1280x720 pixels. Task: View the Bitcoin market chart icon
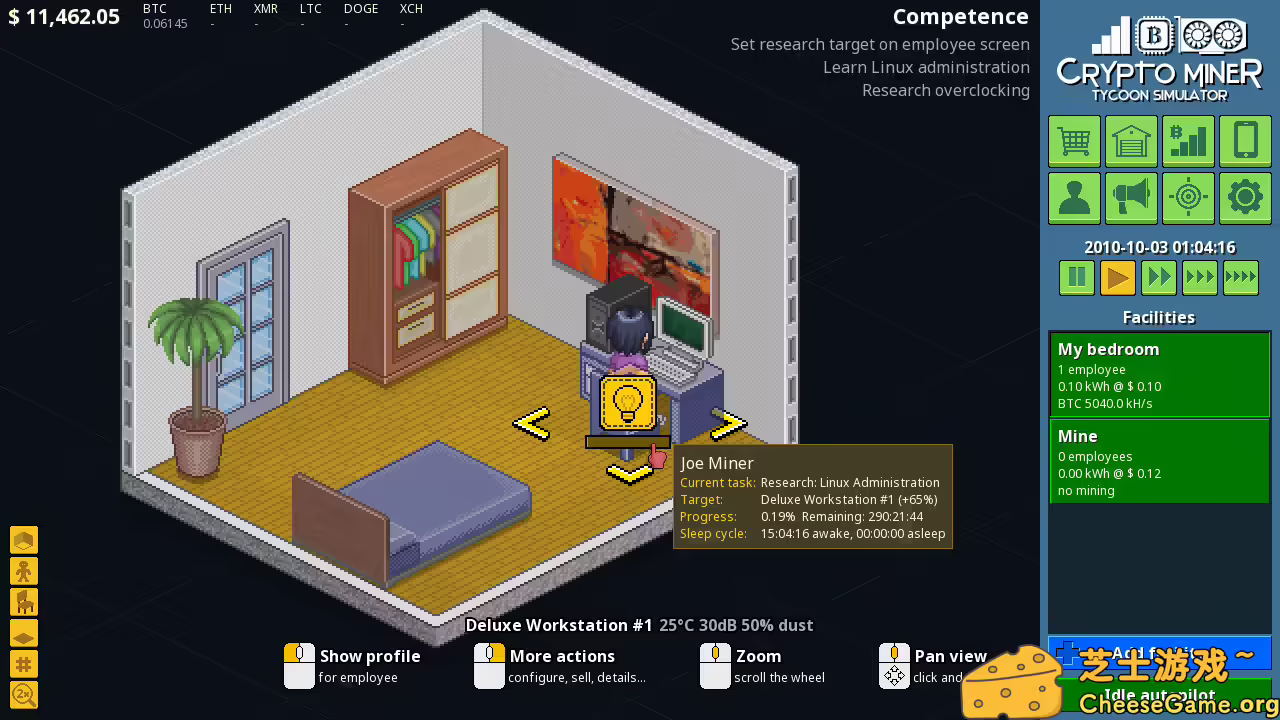pos(1188,141)
